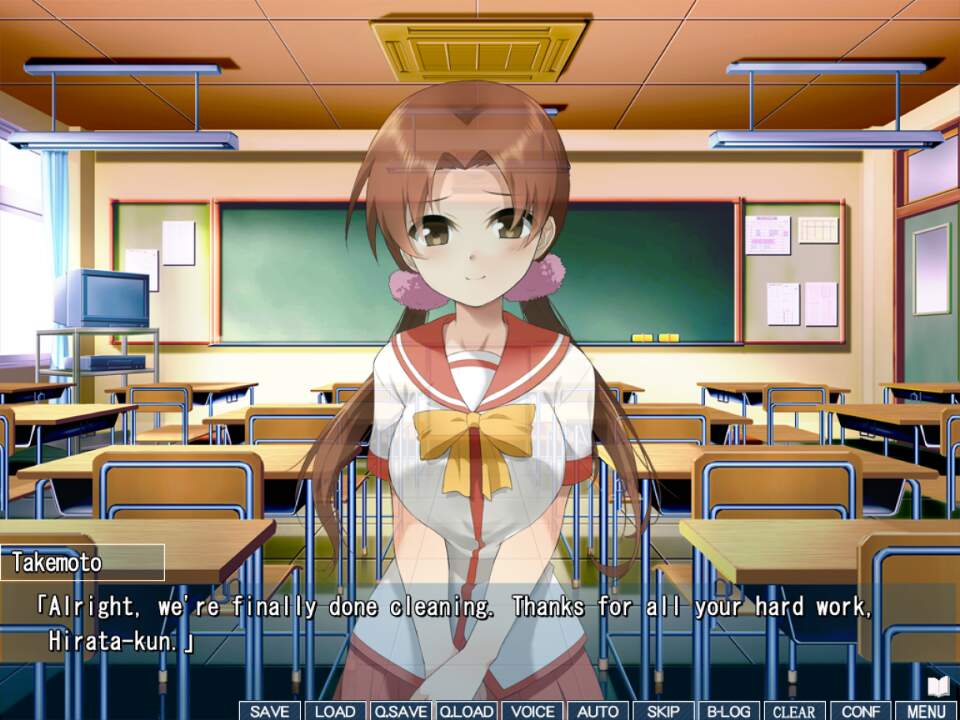Open the CONF settings screen
The image size is (960, 720).
click(860, 711)
